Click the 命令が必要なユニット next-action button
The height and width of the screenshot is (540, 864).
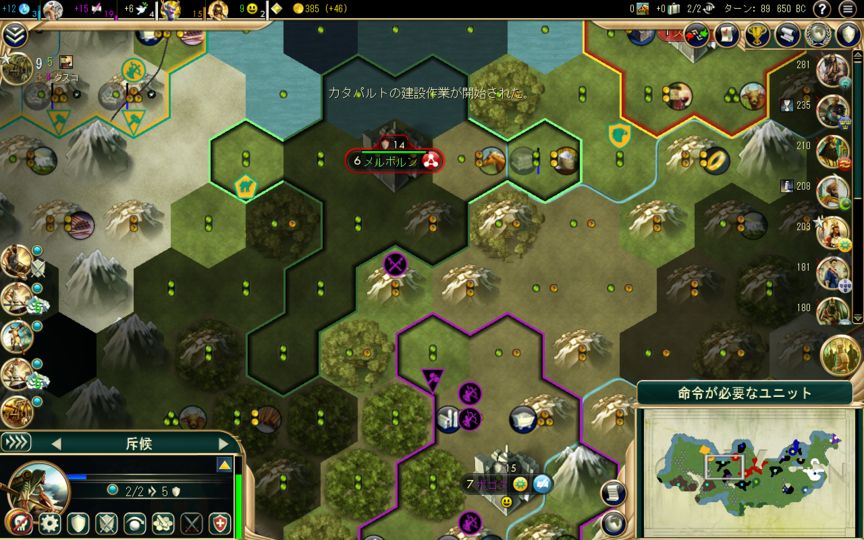(745, 393)
